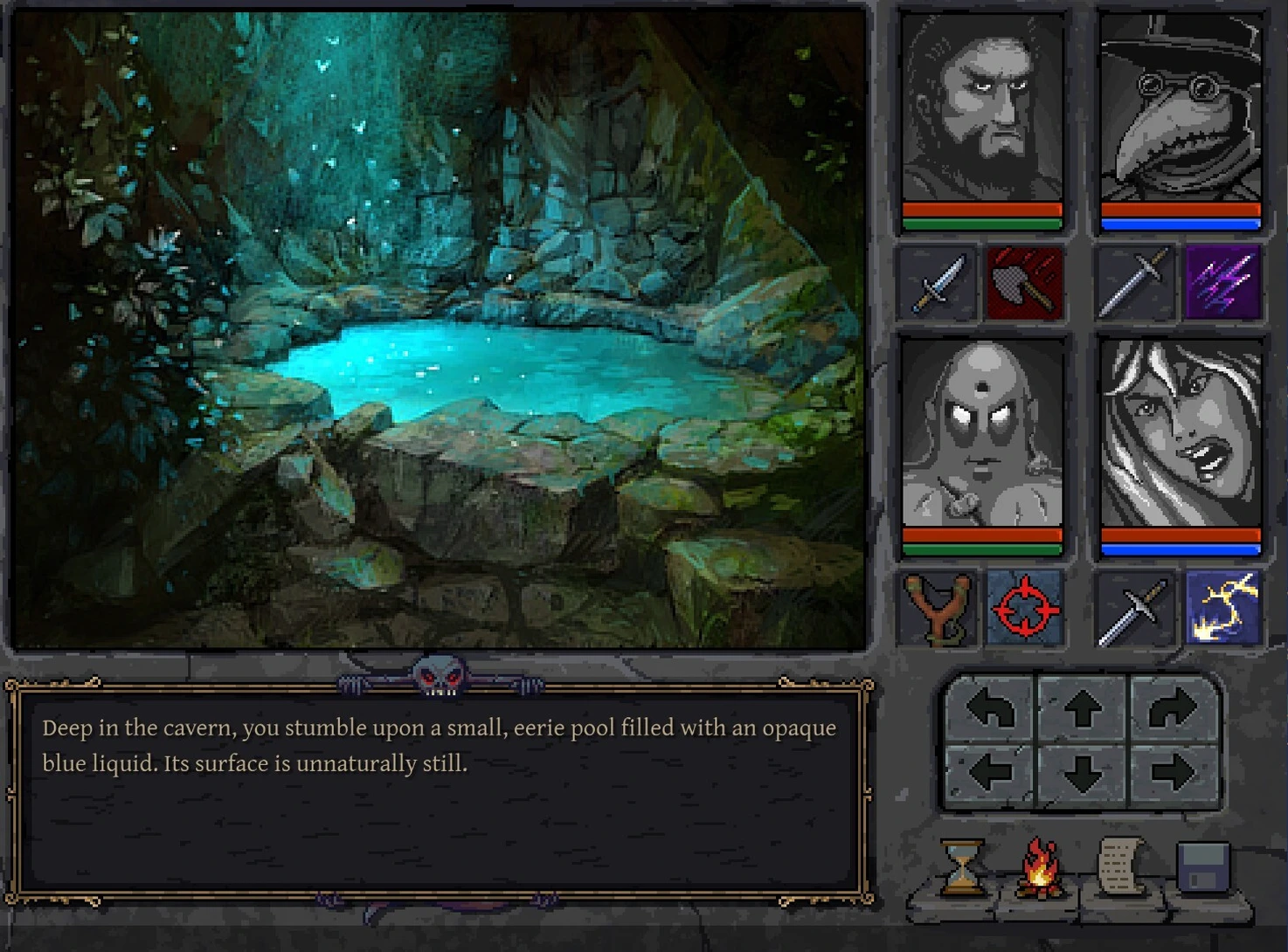The width and height of the screenshot is (1288, 952).
Task: Turn left with the curved arrow
Action: point(991,710)
